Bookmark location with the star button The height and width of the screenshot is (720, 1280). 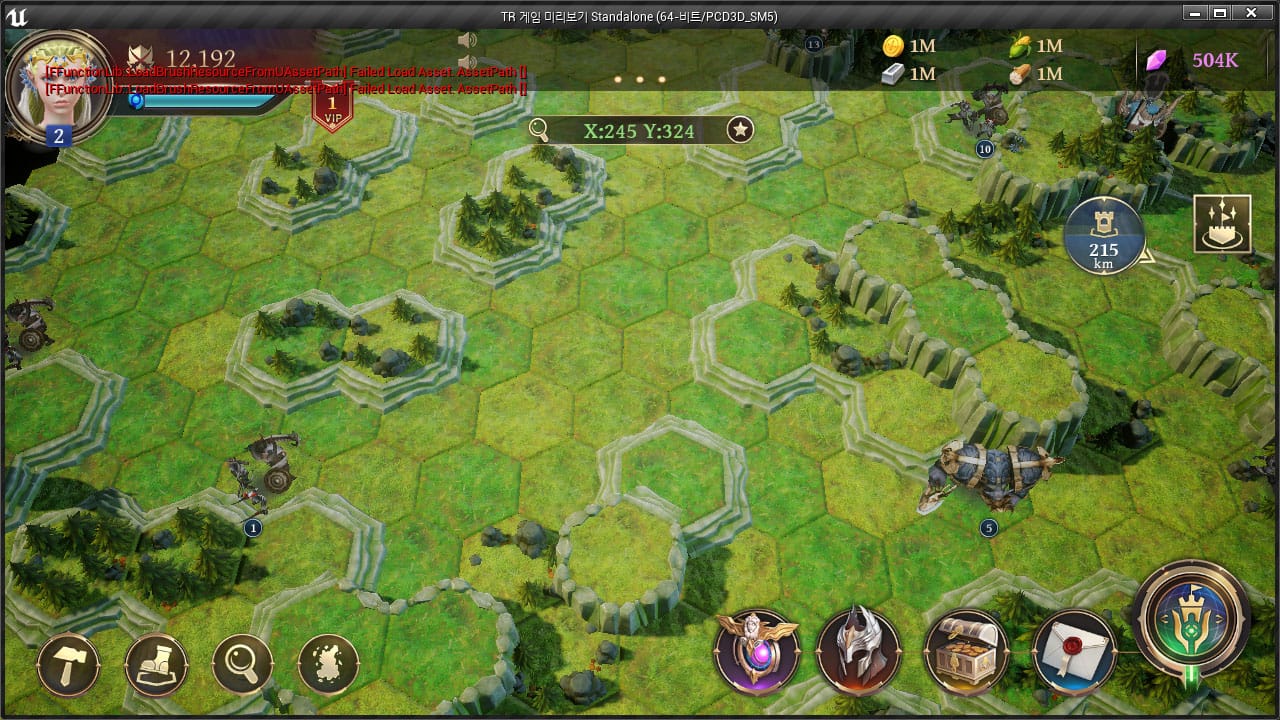(739, 130)
